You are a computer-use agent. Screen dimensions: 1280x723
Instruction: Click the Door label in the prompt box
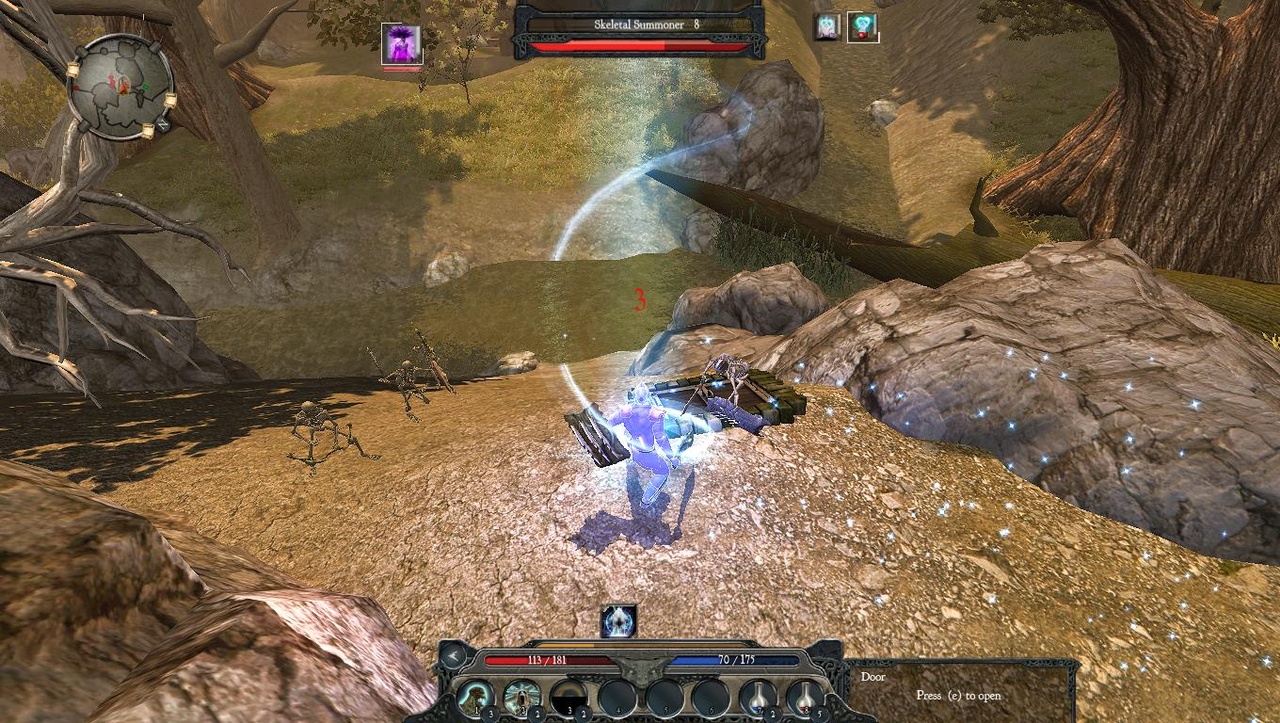(873, 677)
